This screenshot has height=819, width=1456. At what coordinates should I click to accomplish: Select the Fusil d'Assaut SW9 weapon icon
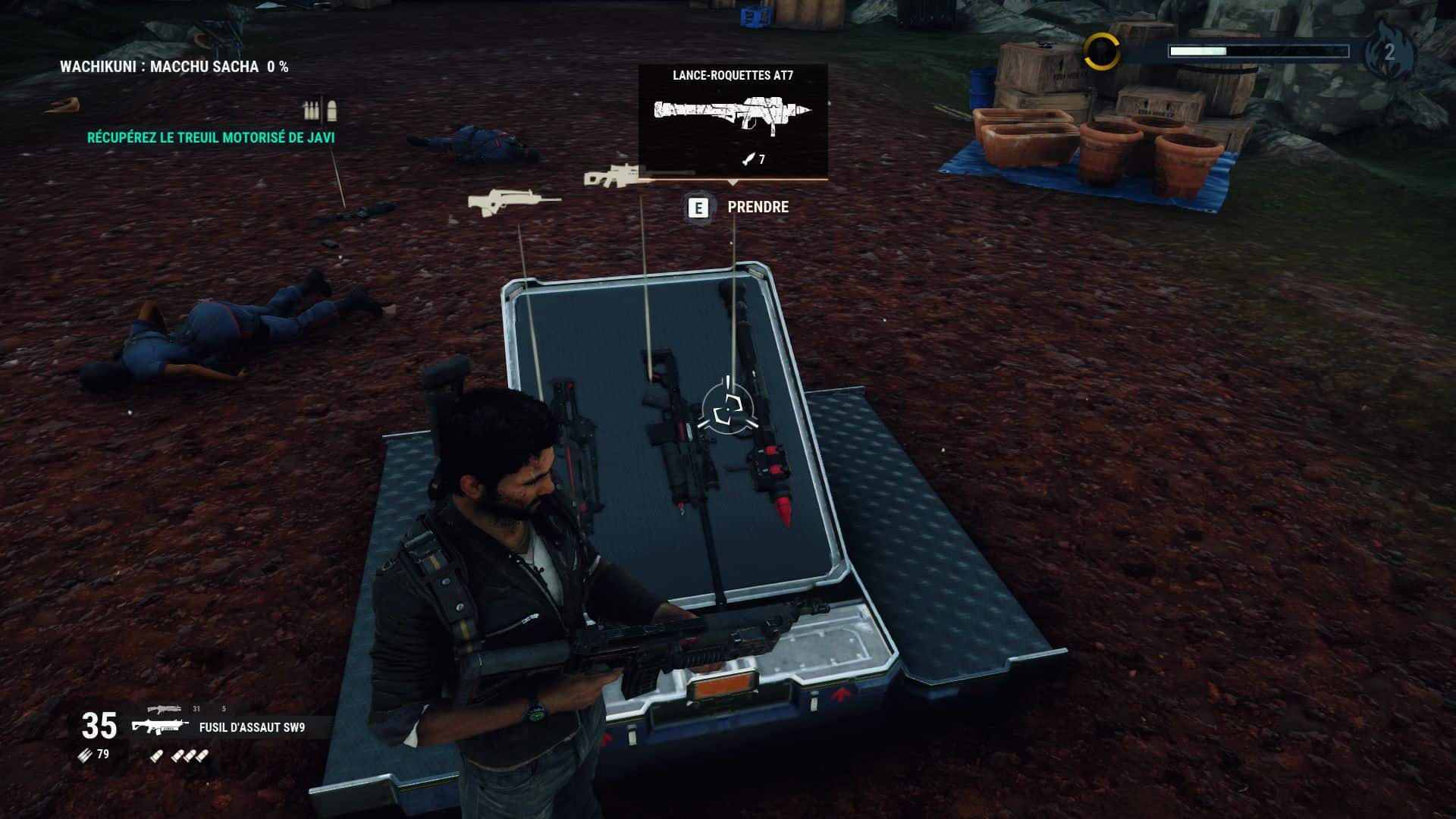(160, 727)
